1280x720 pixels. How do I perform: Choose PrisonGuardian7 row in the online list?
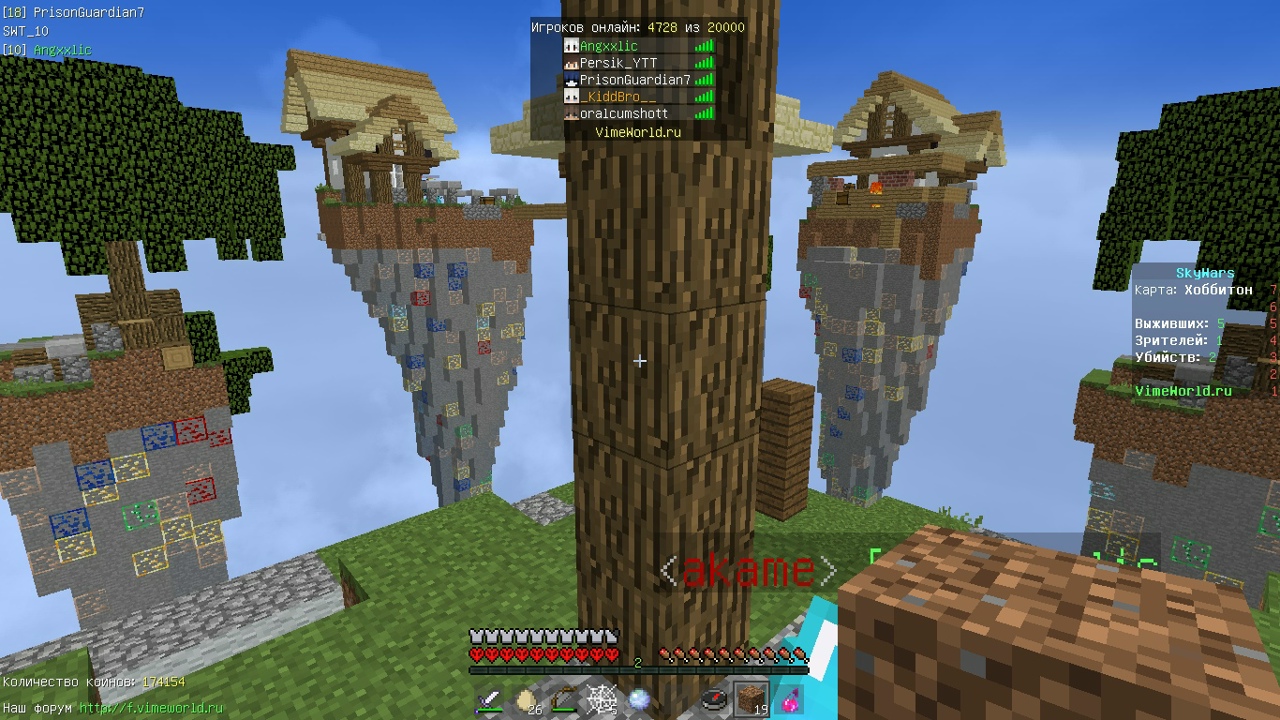click(635, 80)
